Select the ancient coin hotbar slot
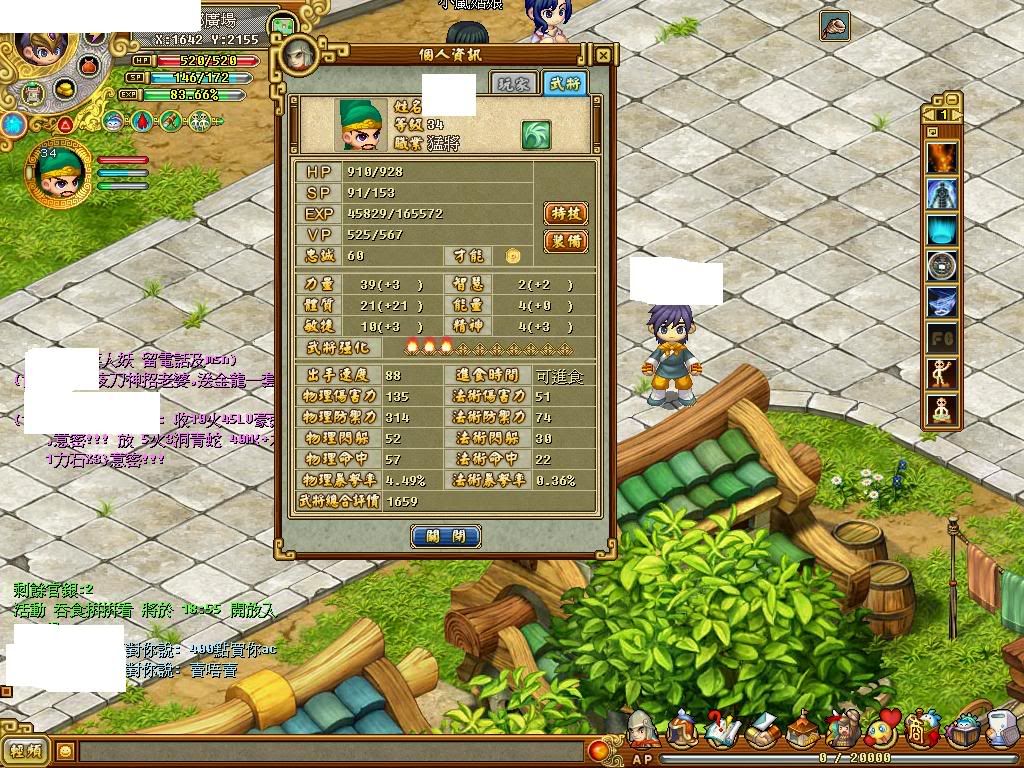 [x=941, y=266]
